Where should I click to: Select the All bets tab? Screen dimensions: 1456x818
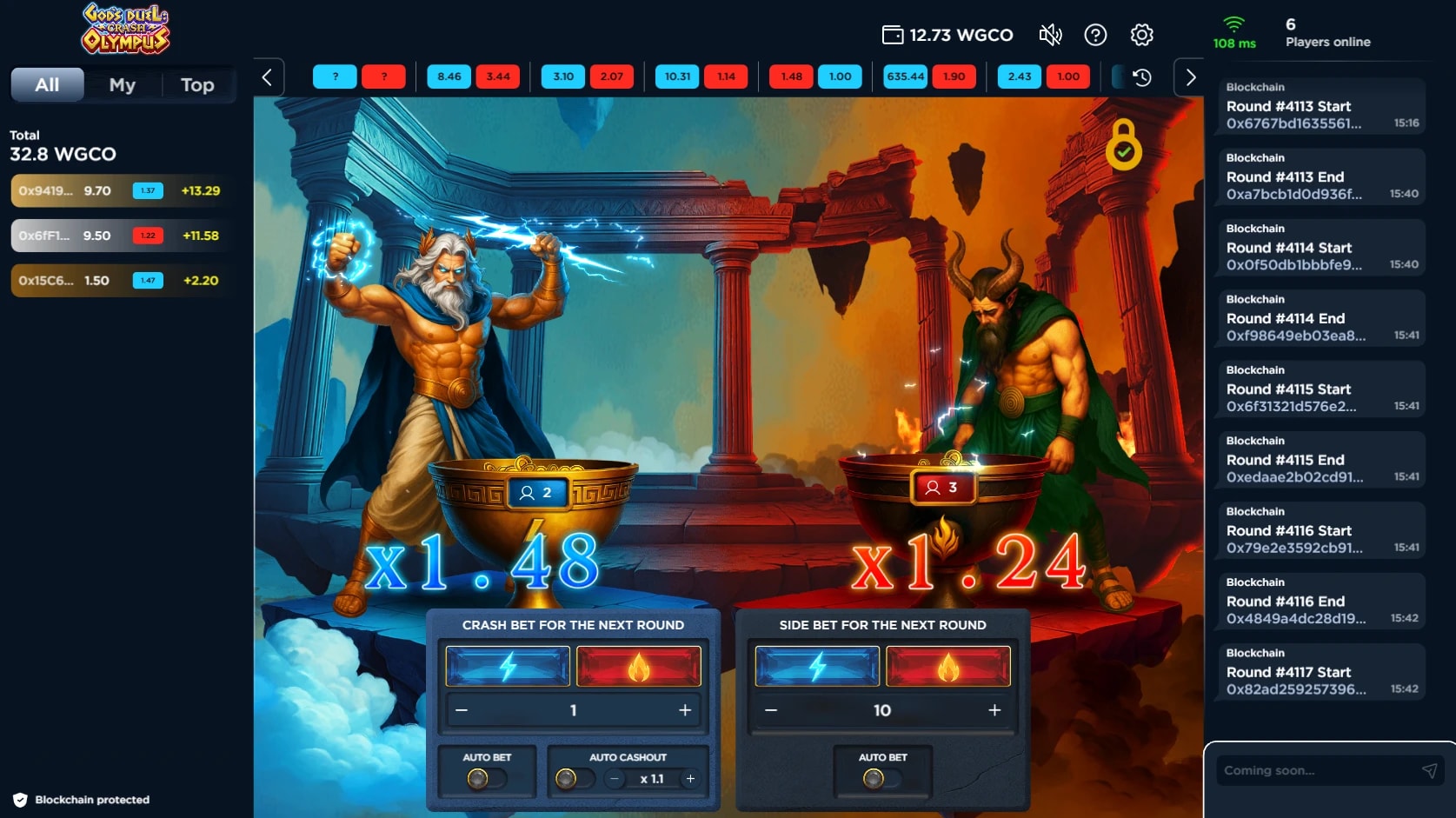(x=47, y=85)
